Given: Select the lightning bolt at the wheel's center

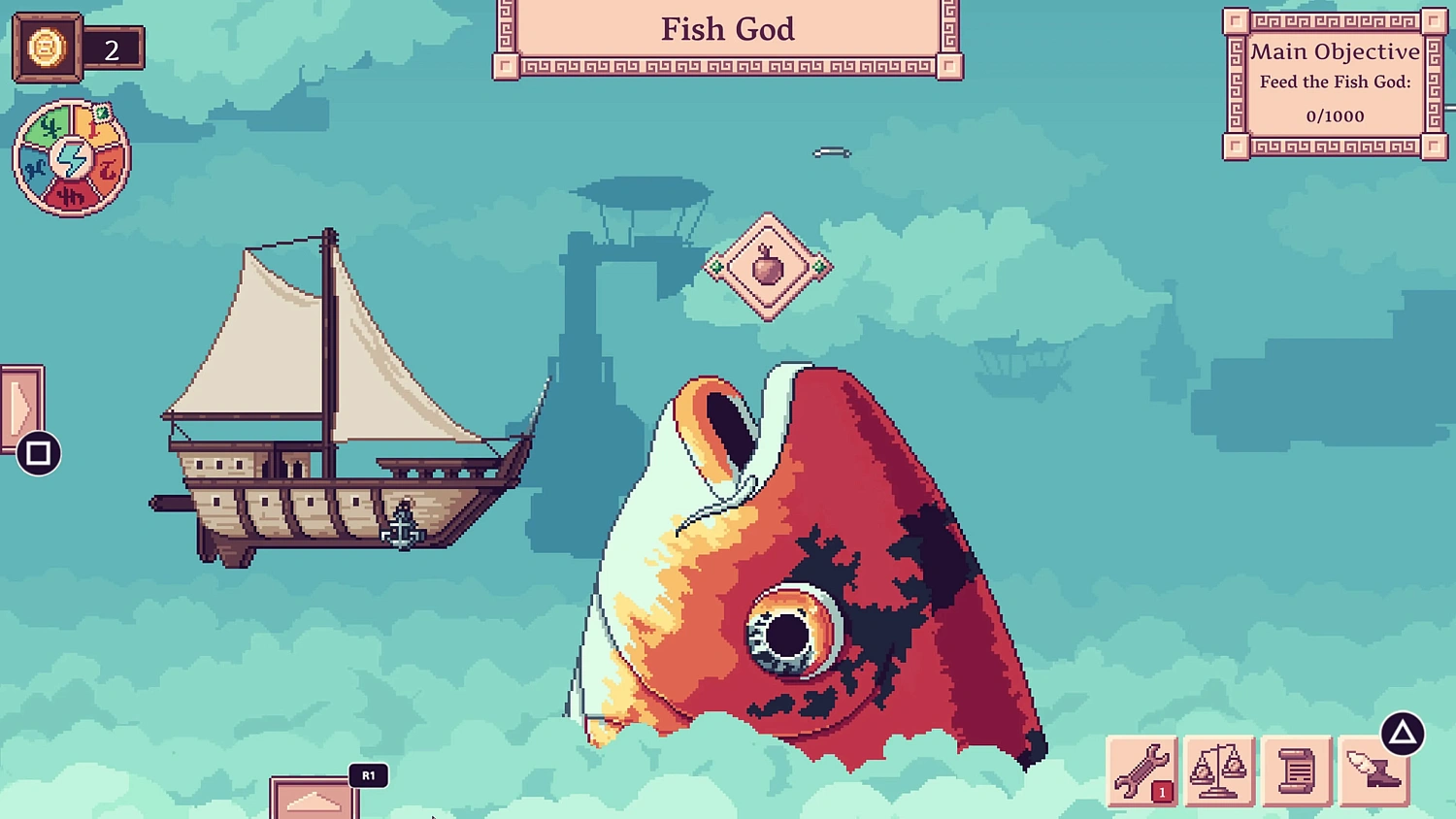Looking at the screenshot, I should pyautogui.click(x=73, y=155).
